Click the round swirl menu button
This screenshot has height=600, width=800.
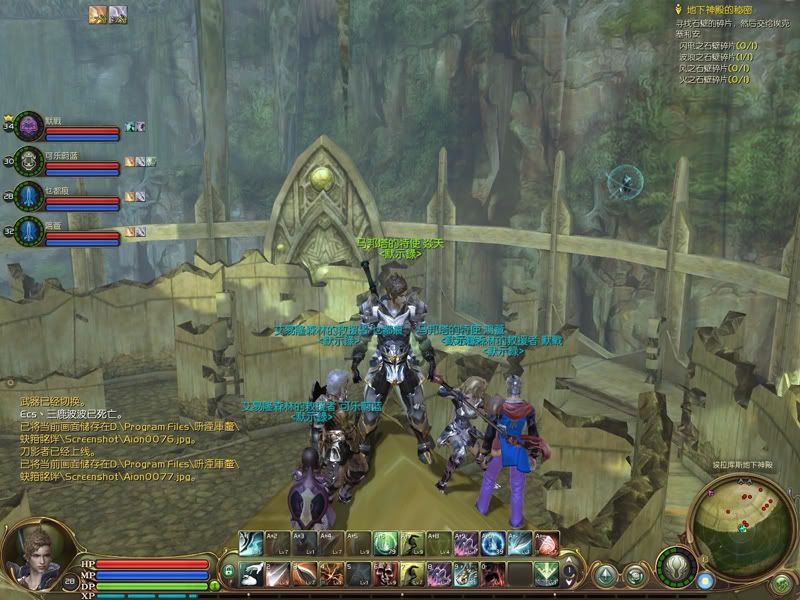[636, 575]
